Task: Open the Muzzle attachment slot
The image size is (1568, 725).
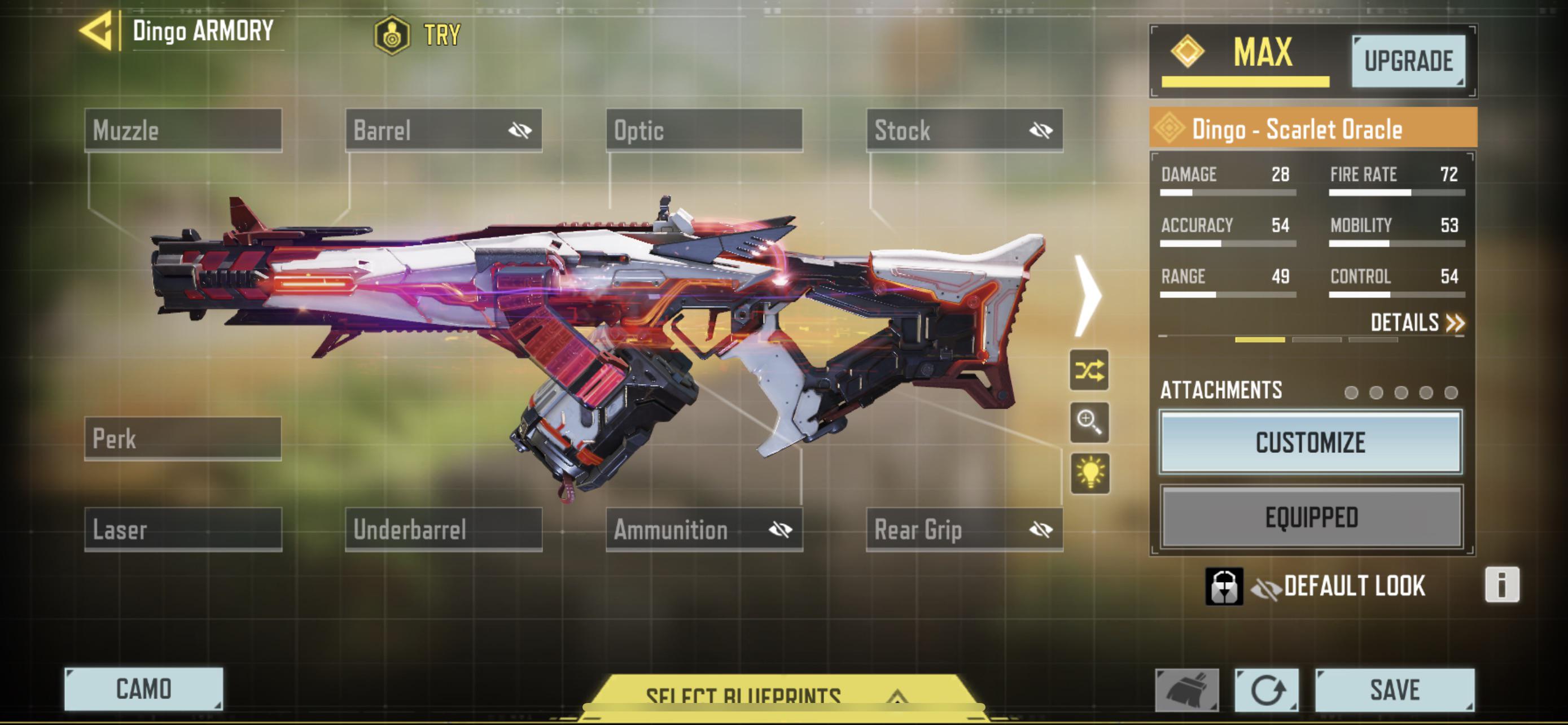Action: point(184,130)
